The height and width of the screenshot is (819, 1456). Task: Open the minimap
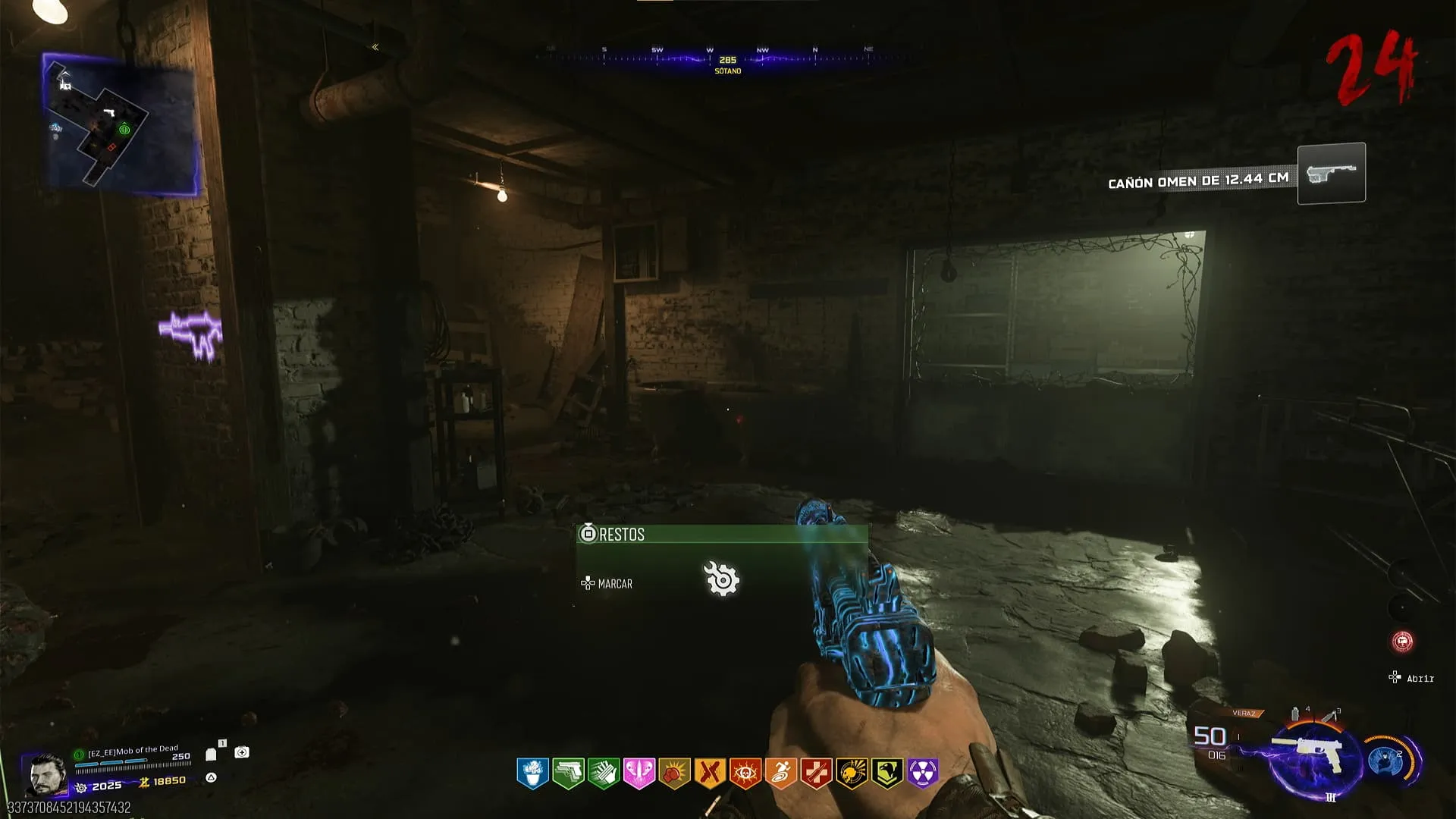[x=120, y=124]
